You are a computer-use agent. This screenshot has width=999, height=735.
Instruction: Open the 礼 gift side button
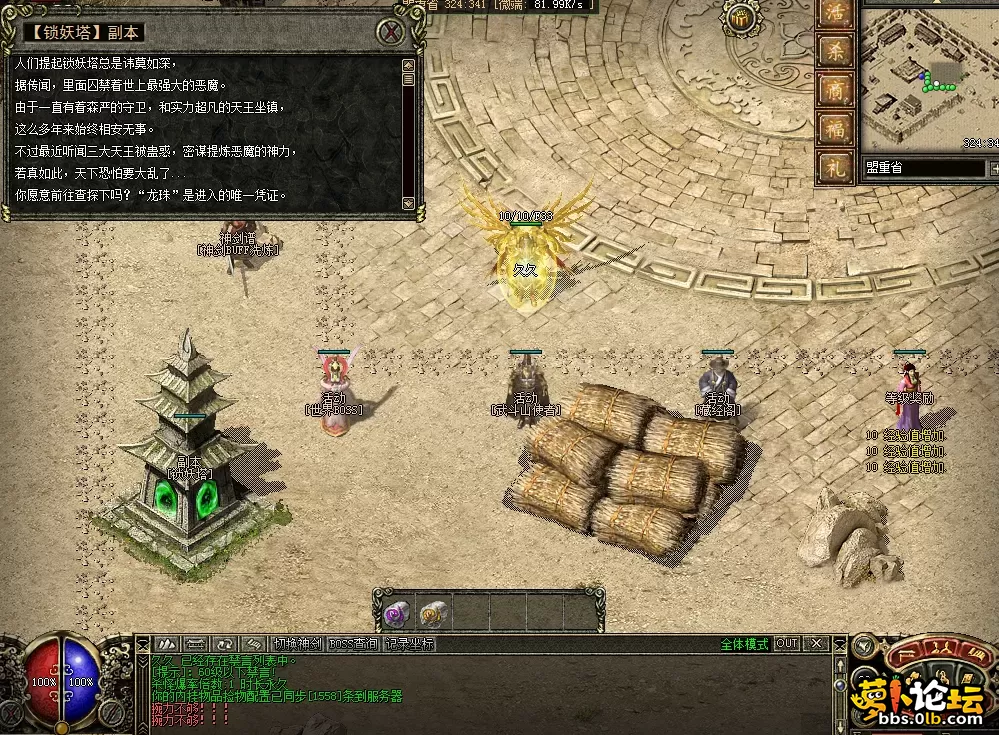[x=833, y=167]
